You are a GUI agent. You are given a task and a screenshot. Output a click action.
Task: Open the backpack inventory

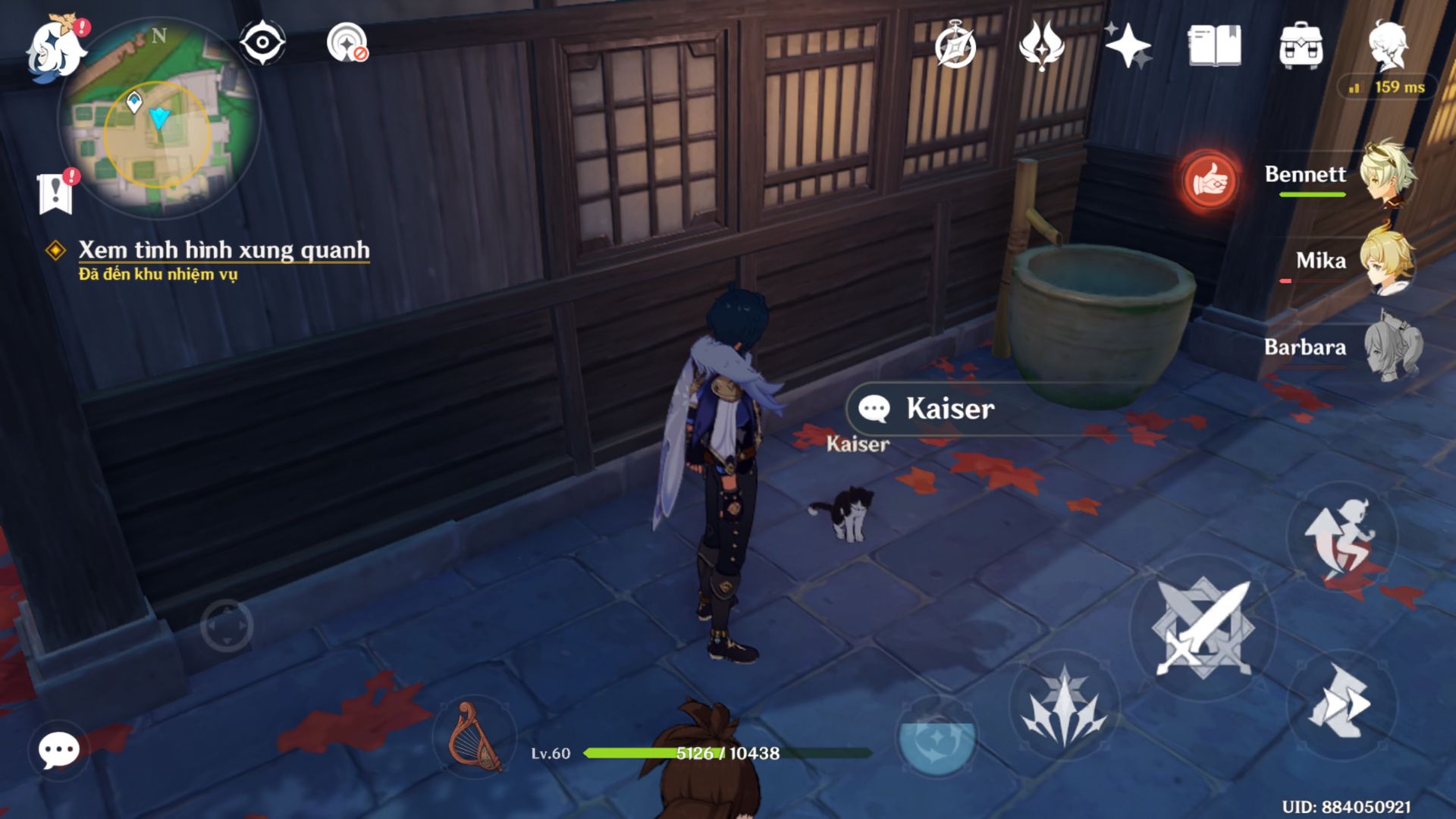(x=1301, y=45)
